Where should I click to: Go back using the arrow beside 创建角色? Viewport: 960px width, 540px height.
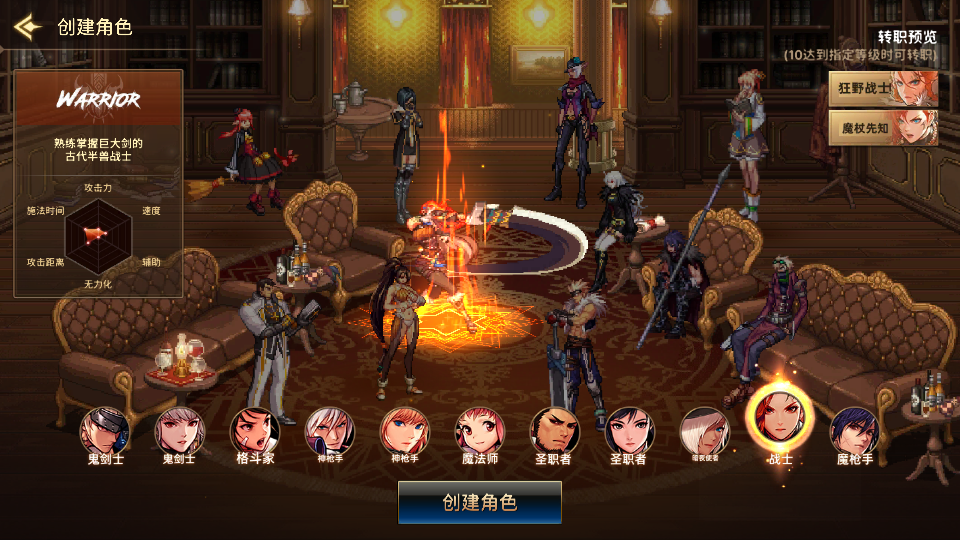click(27, 26)
